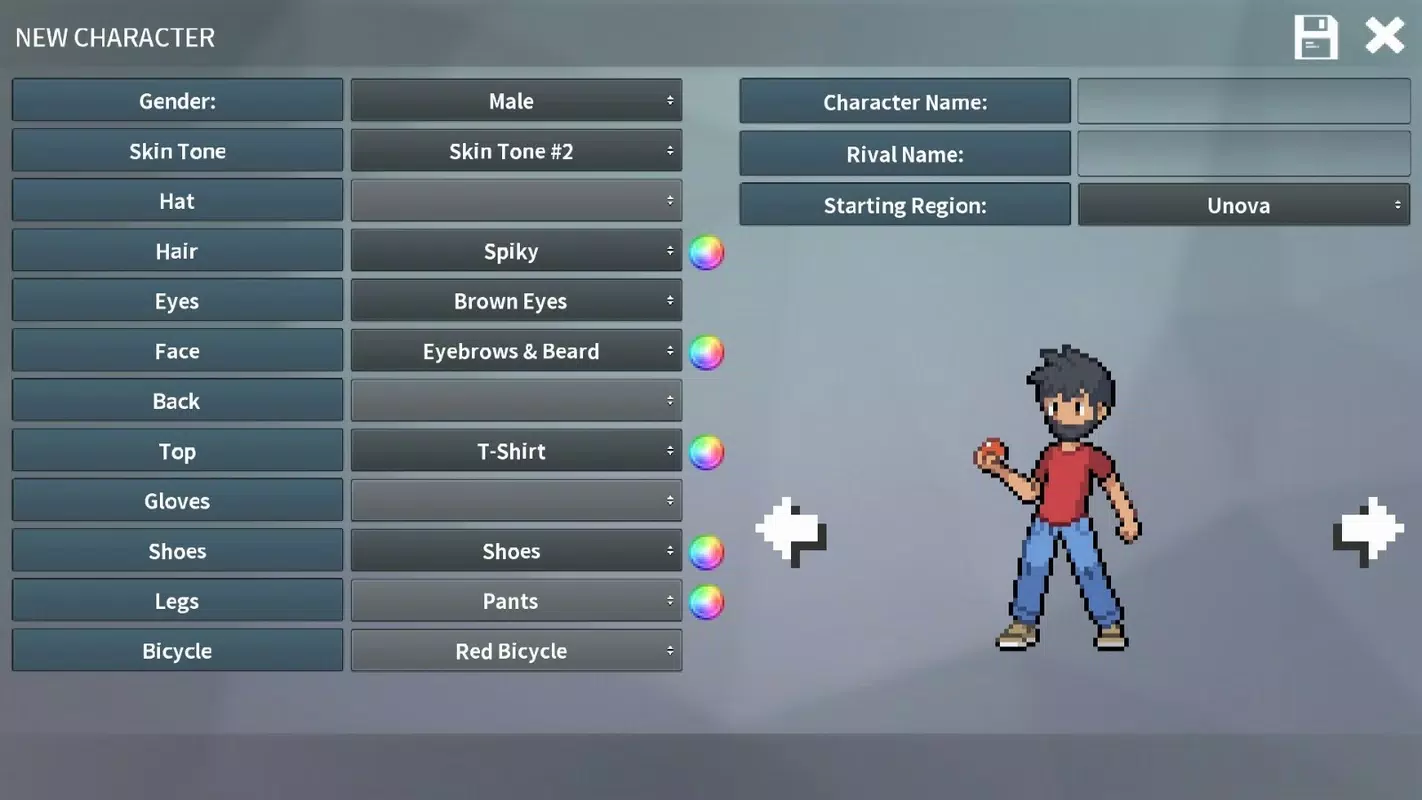Open the Shoes color picker wheel
Screen dimensions: 1422x800
tap(707, 551)
